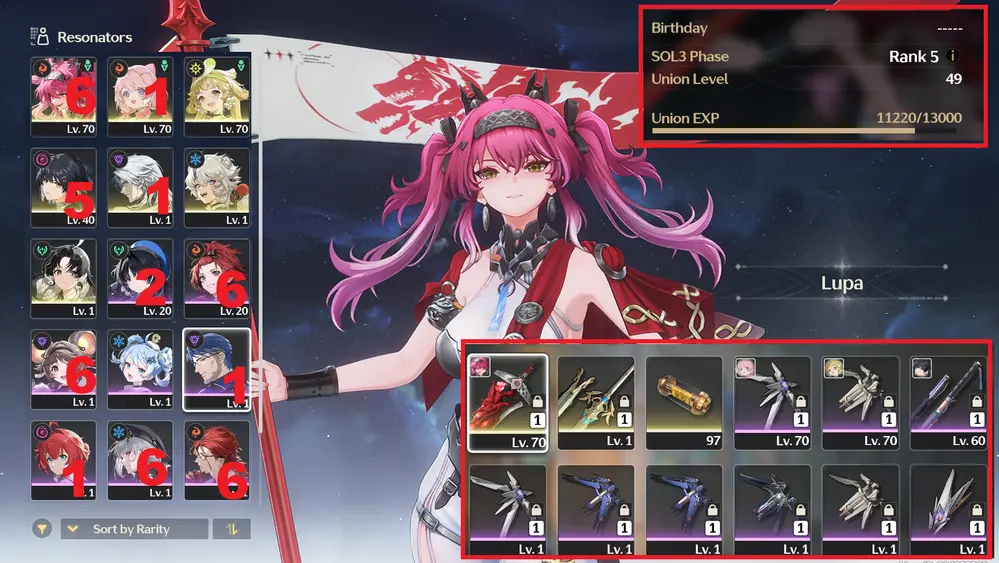Pick the brown-haired girl resonator portrait
This screenshot has height=563, width=999.
tap(63, 365)
